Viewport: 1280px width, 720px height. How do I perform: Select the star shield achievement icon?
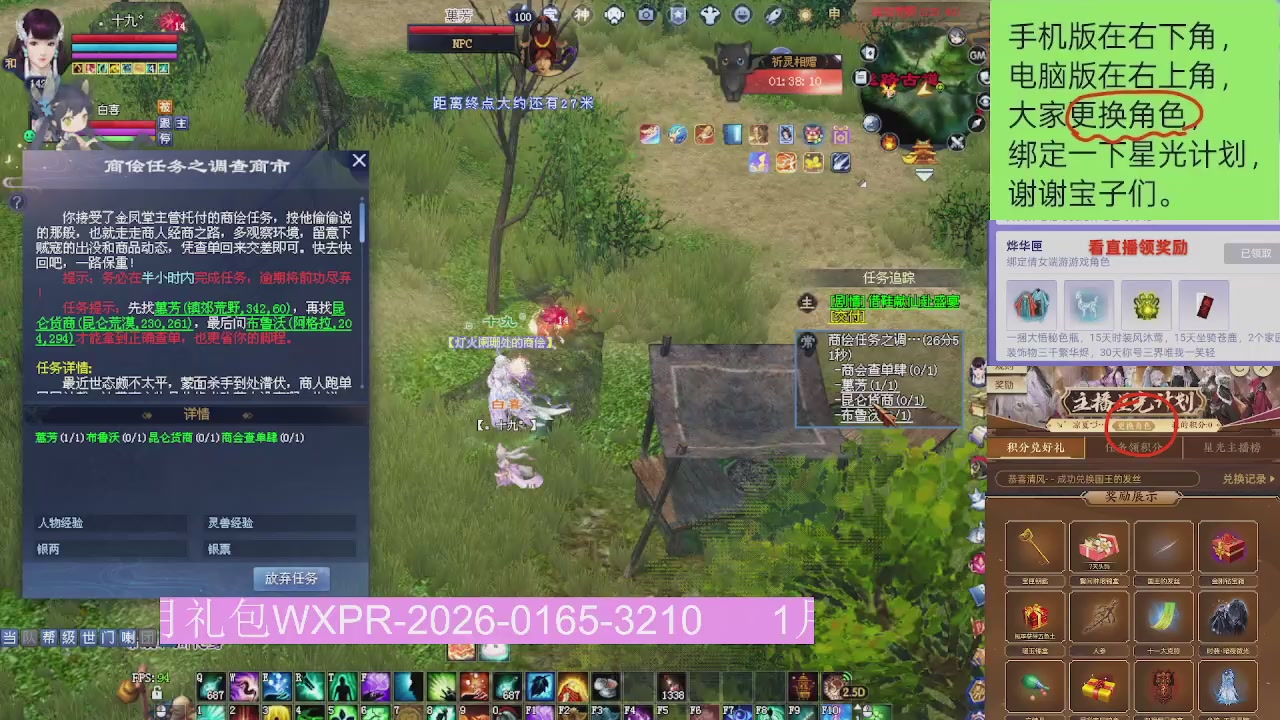point(678,14)
